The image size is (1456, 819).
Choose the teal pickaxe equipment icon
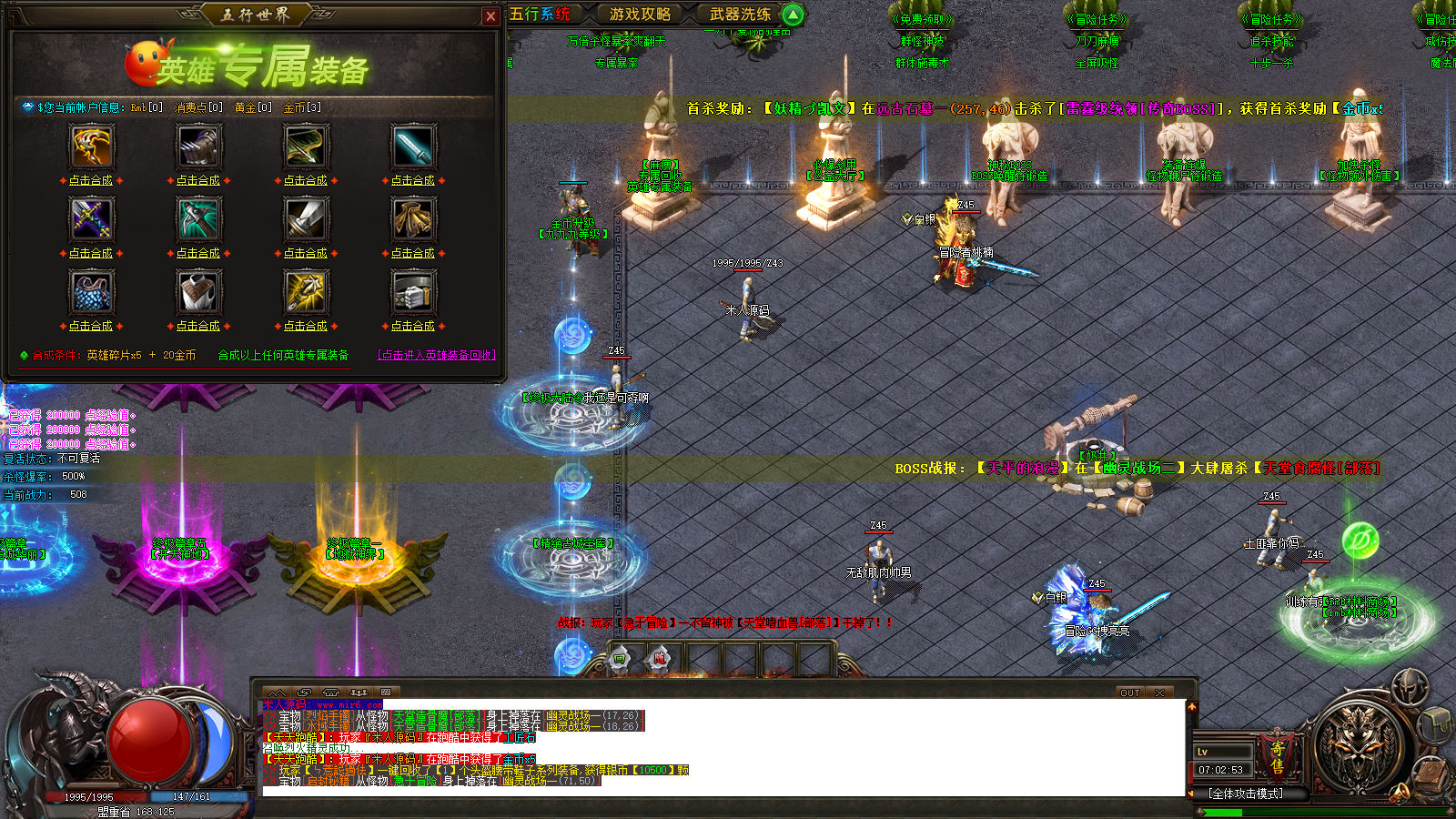tap(198, 218)
